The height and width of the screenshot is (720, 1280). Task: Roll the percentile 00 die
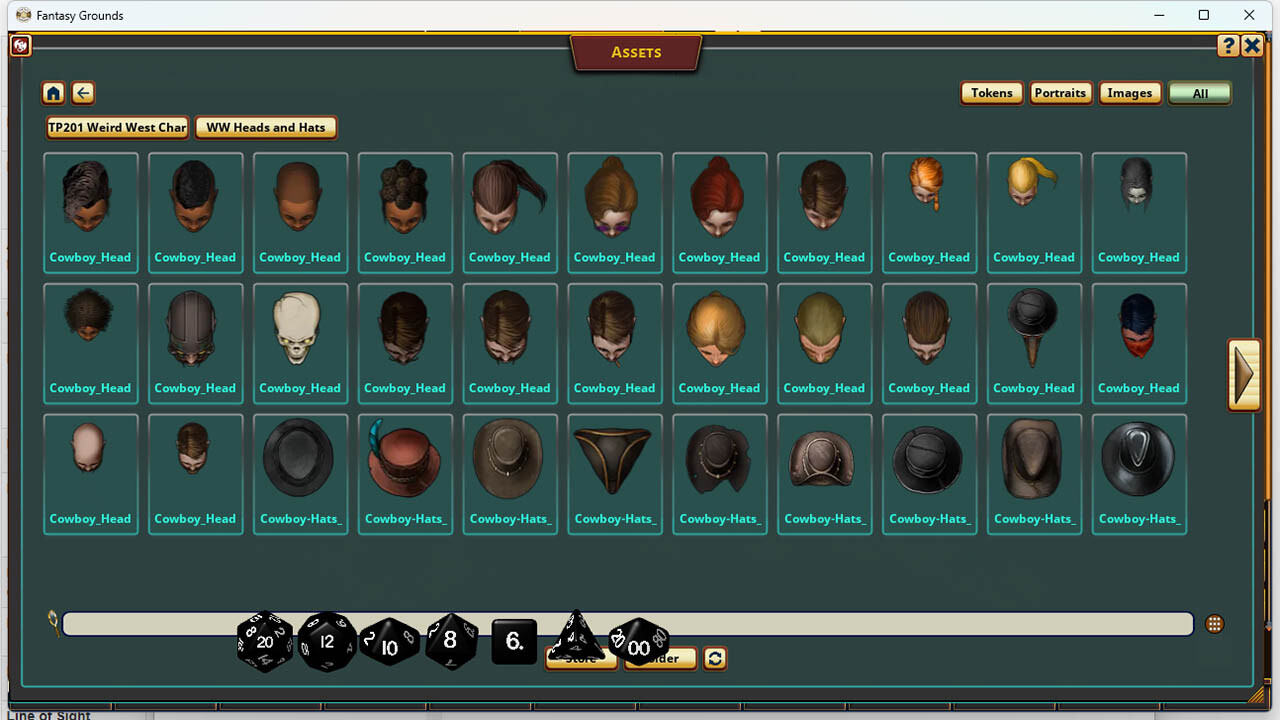[639, 647]
